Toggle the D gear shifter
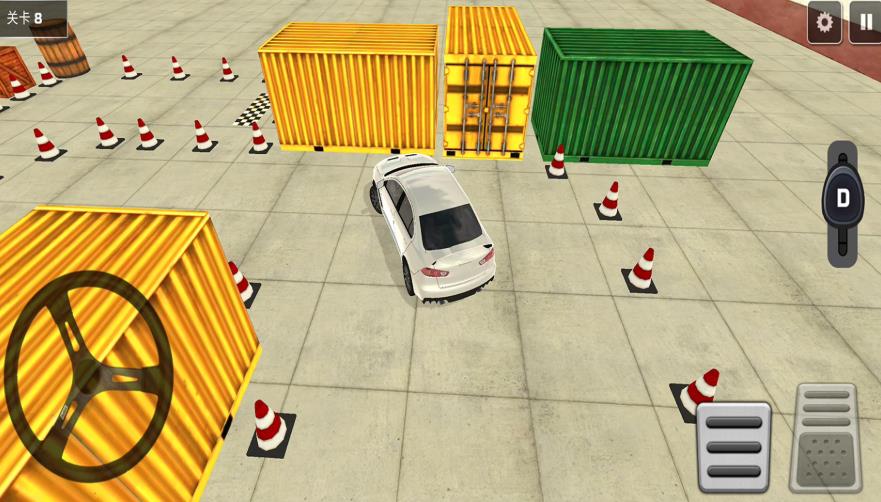Image resolution: width=881 pixels, height=502 pixels. 842,200
